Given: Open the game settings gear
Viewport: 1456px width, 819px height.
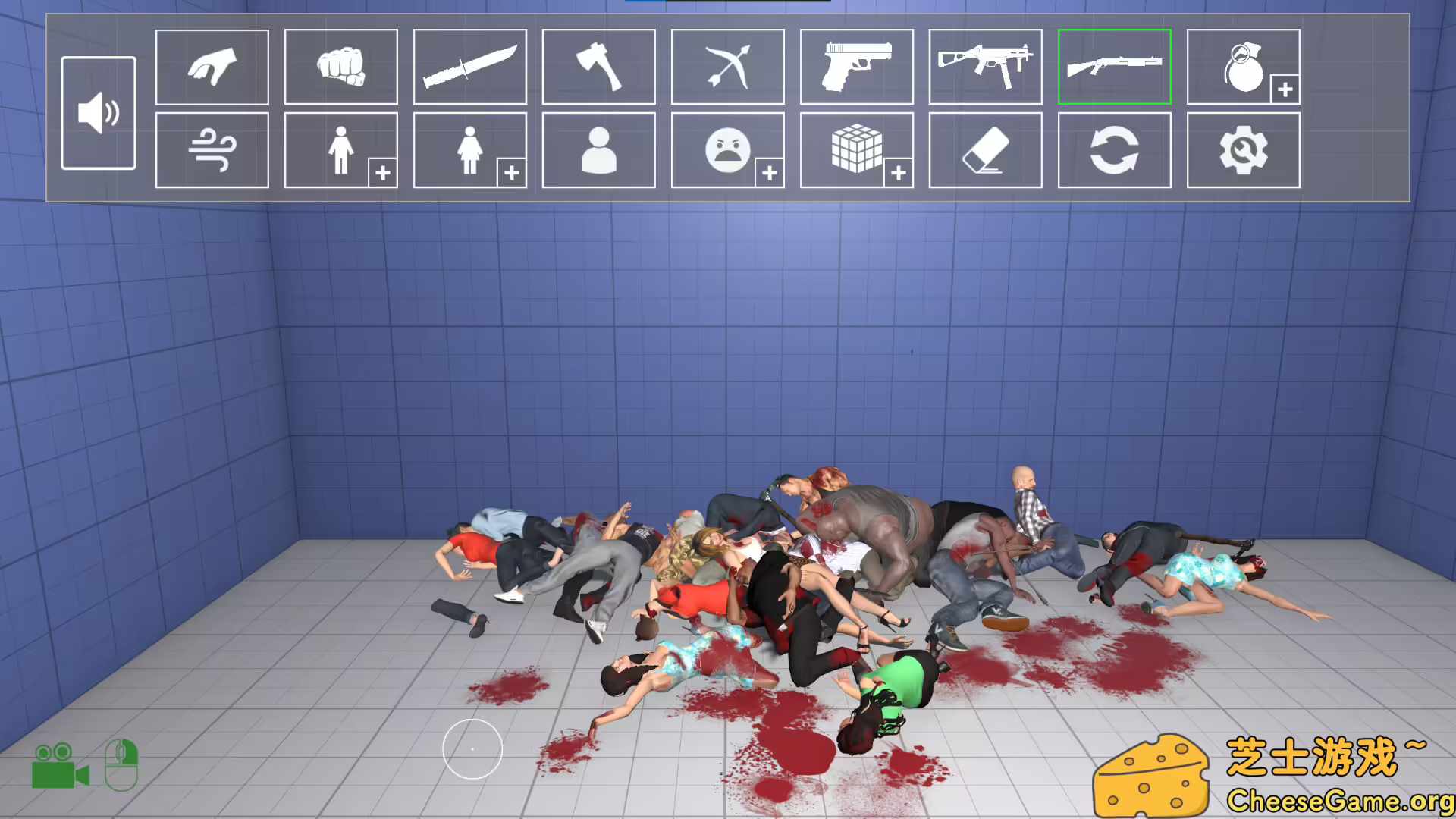Looking at the screenshot, I should tap(1243, 150).
